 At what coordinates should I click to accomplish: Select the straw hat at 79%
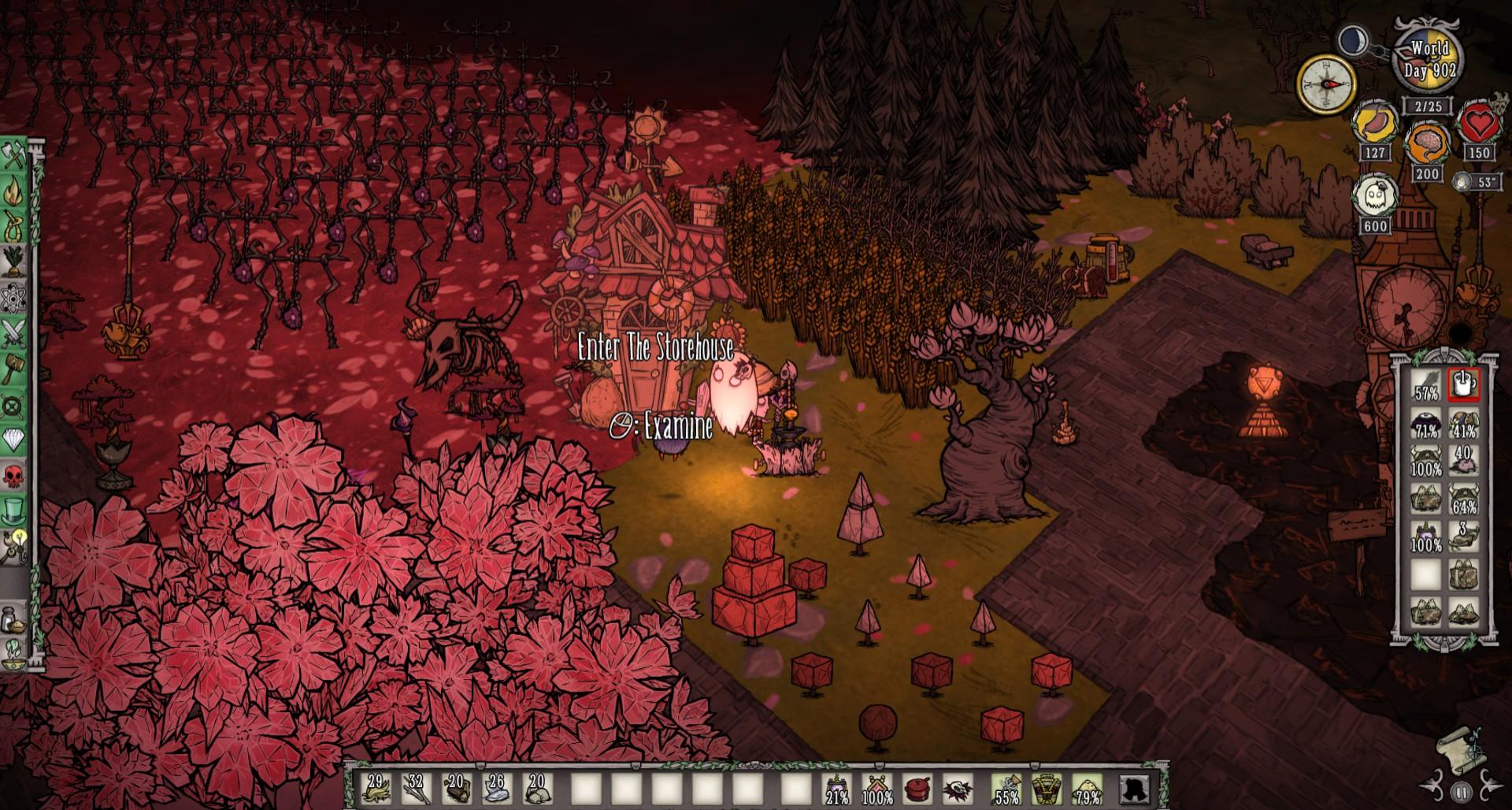coord(1088,788)
